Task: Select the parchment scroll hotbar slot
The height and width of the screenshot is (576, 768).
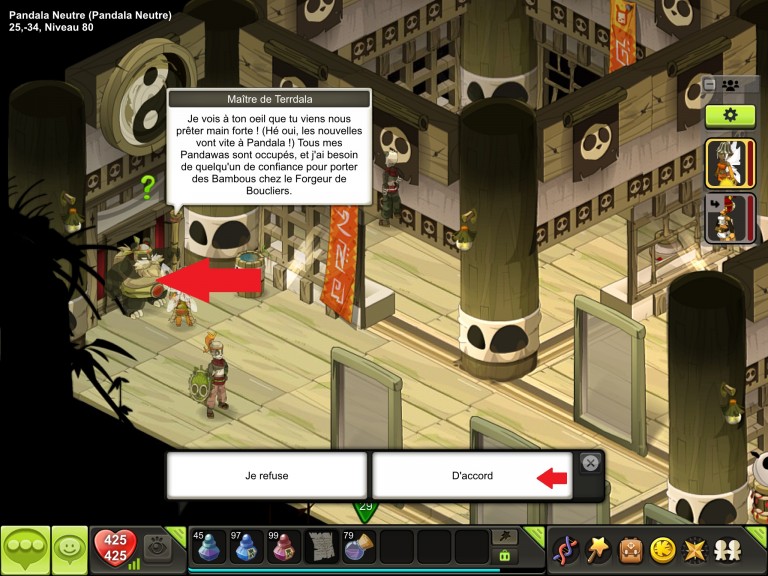Action: pos(321,547)
